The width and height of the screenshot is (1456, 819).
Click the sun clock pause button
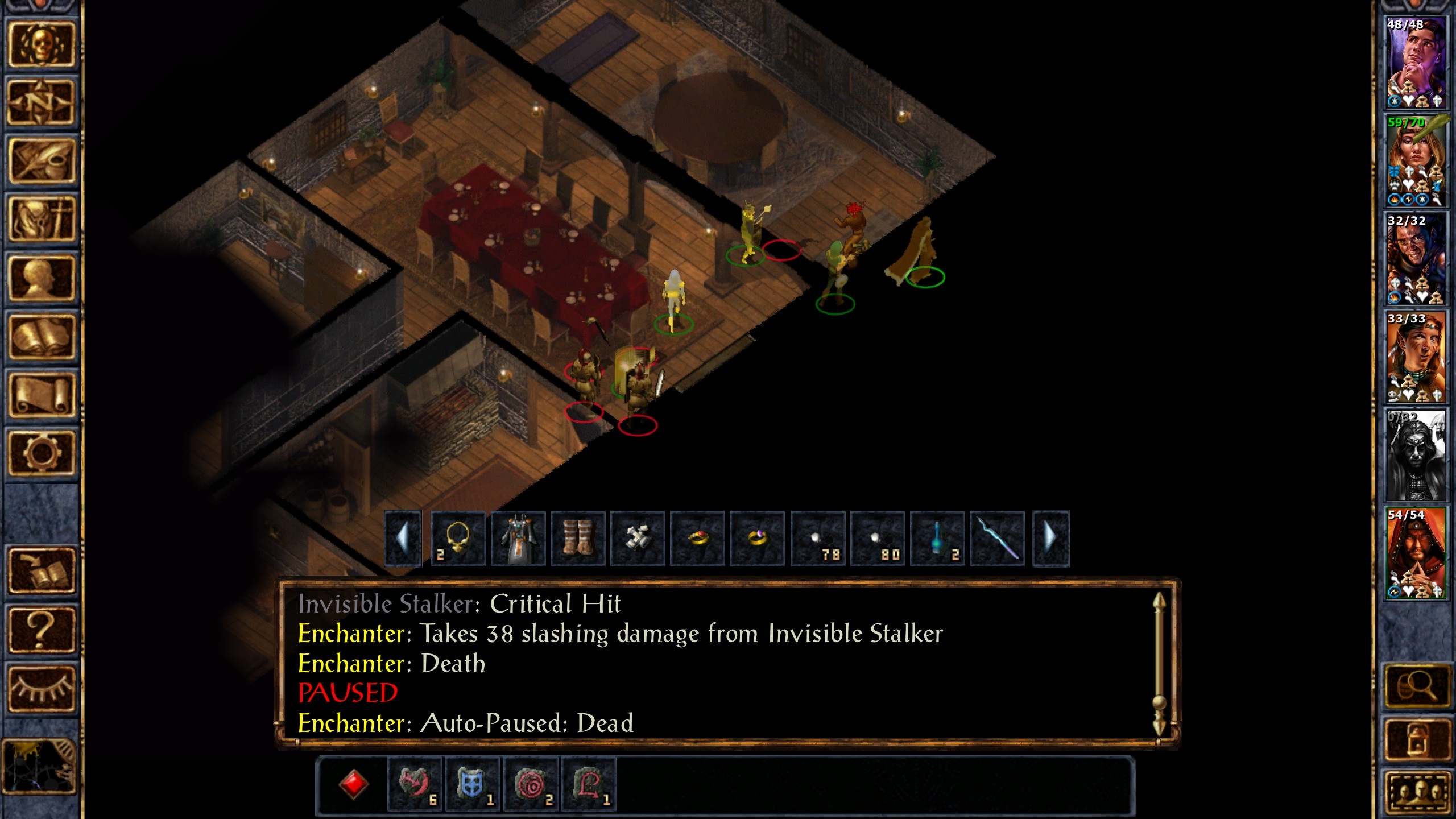(40, 766)
